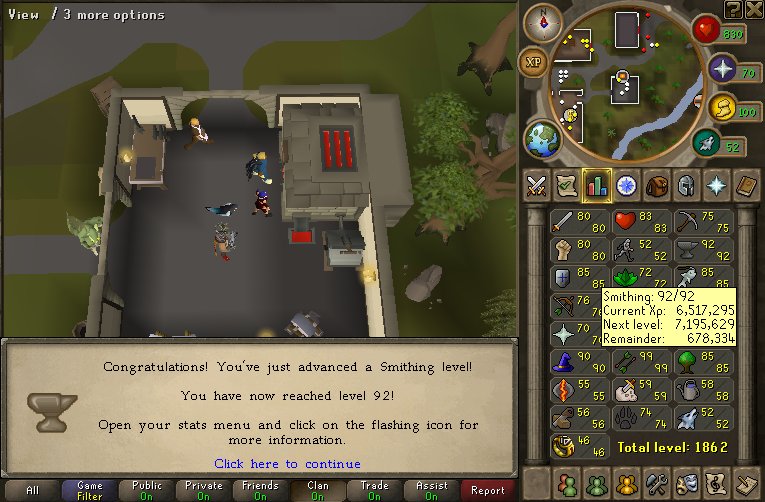Open the prayer star tab
The width and height of the screenshot is (765, 502).
click(x=716, y=185)
